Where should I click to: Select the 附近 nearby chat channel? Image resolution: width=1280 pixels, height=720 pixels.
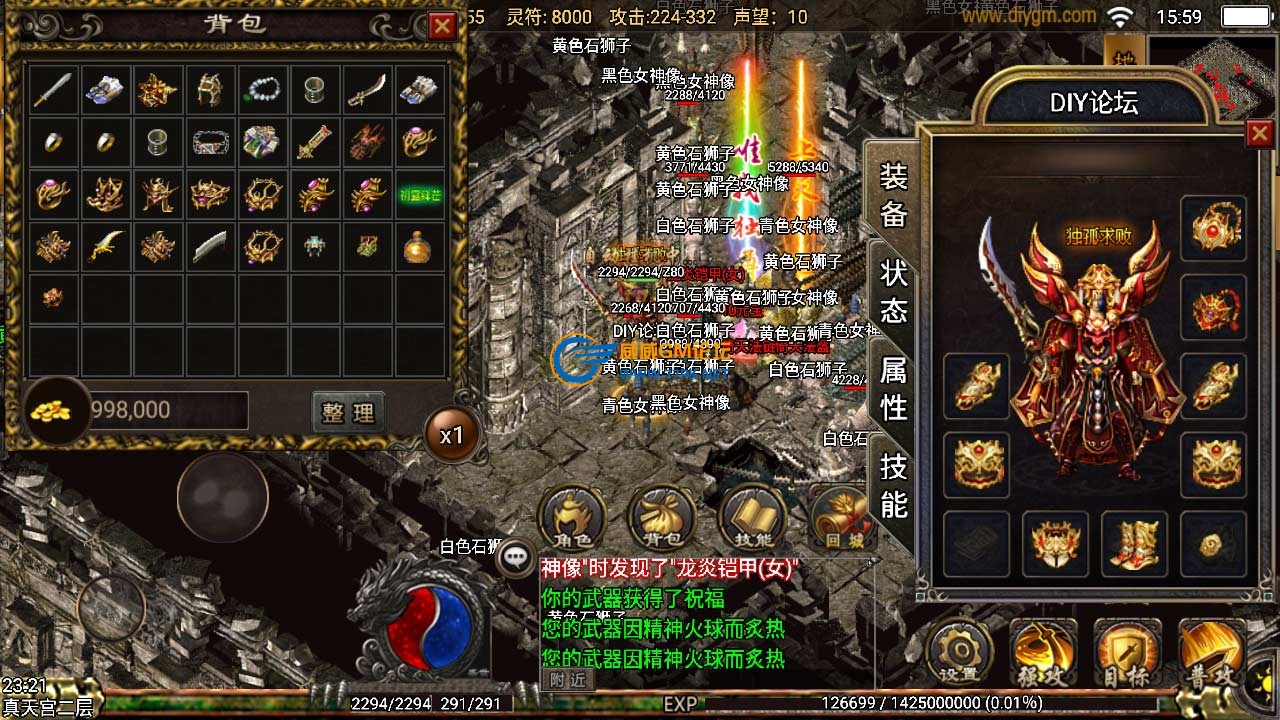[567, 680]
